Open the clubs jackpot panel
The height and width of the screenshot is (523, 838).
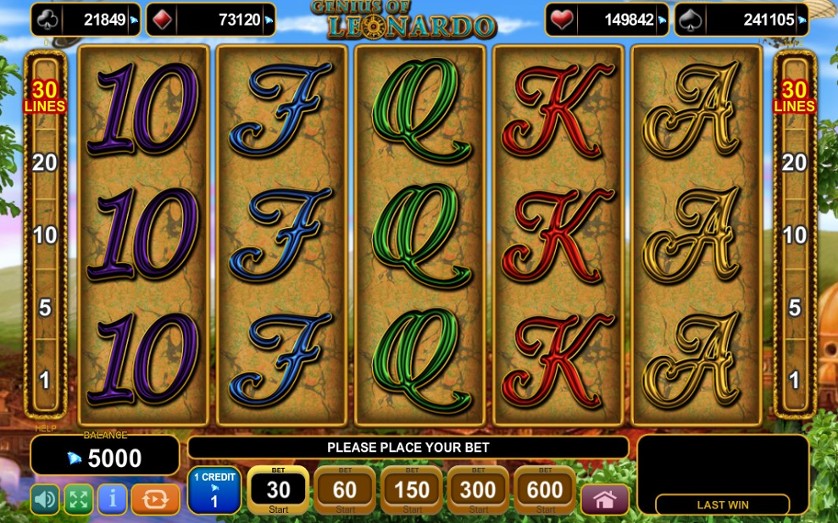coord(86,20)
